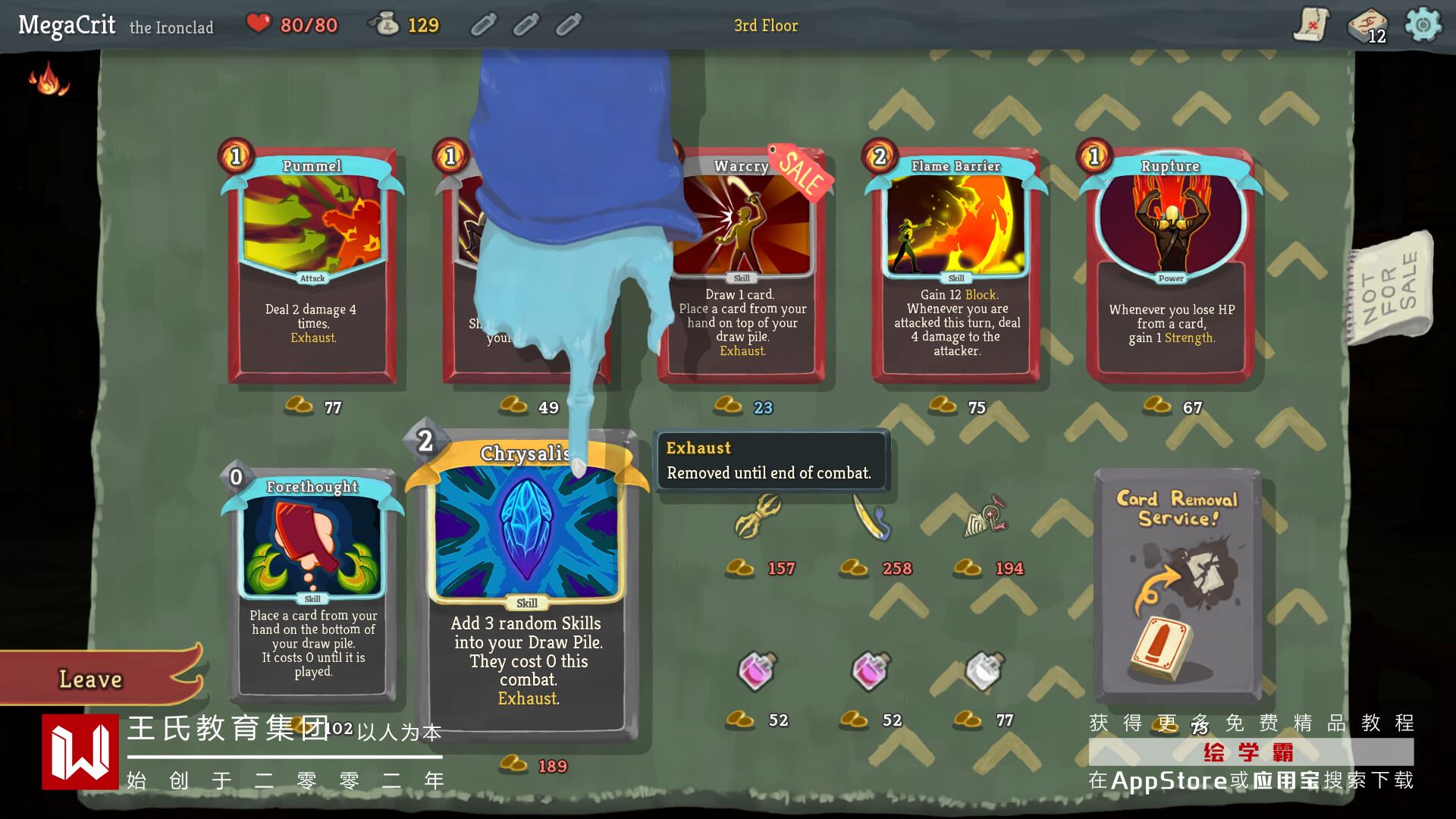Buy the Rupture power card
Screen dimensions: 1456x819
point(1170,265)
